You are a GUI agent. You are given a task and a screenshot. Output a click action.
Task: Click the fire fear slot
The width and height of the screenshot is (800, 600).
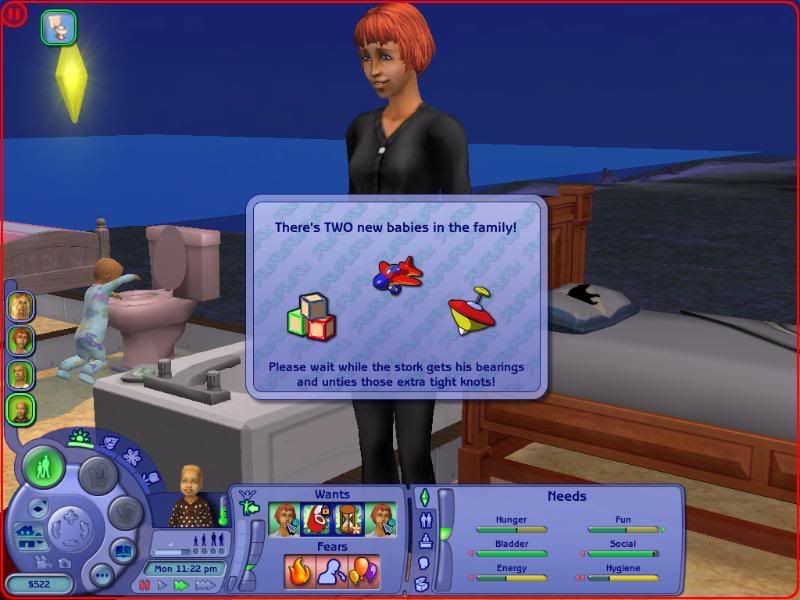[x=300, y=571]
